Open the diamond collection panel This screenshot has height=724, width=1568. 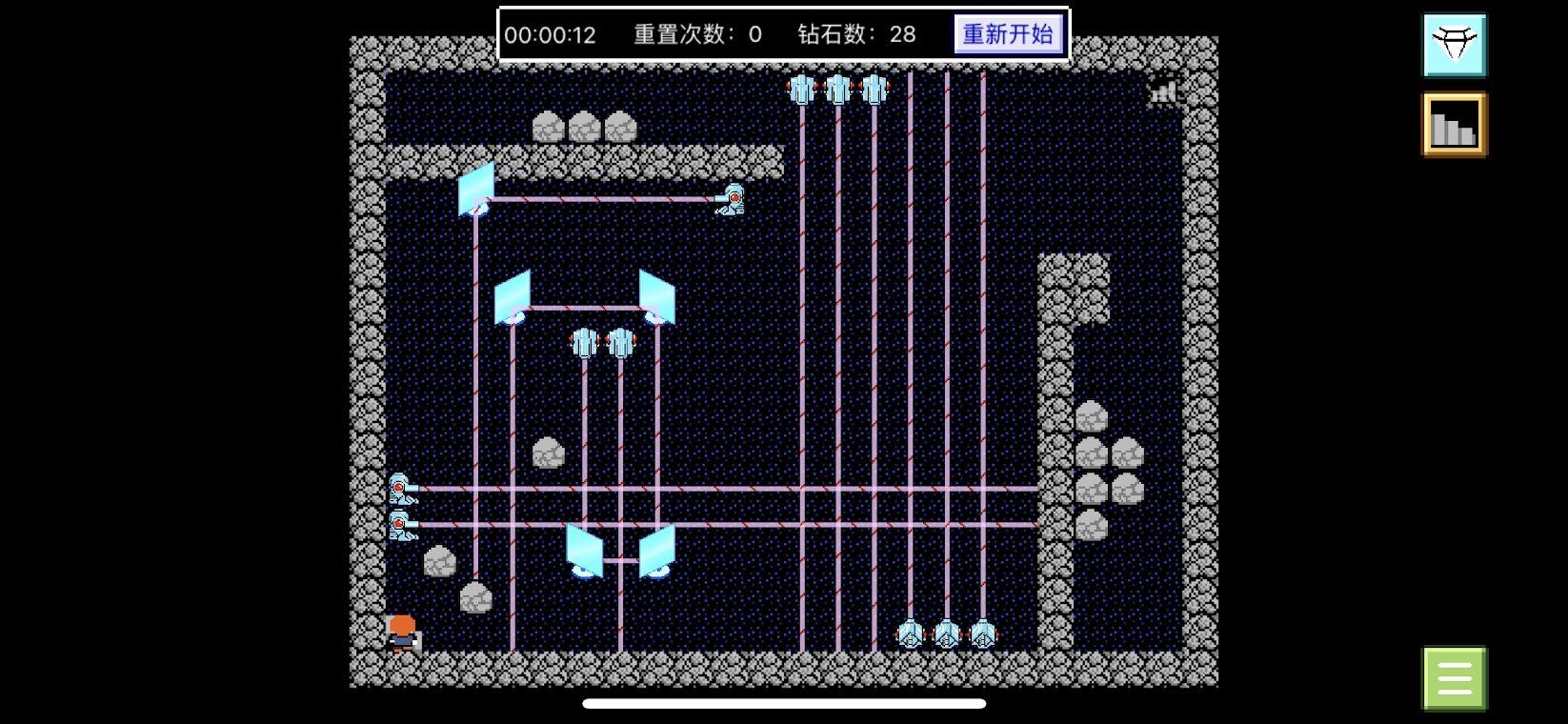tap(1454, 43)
